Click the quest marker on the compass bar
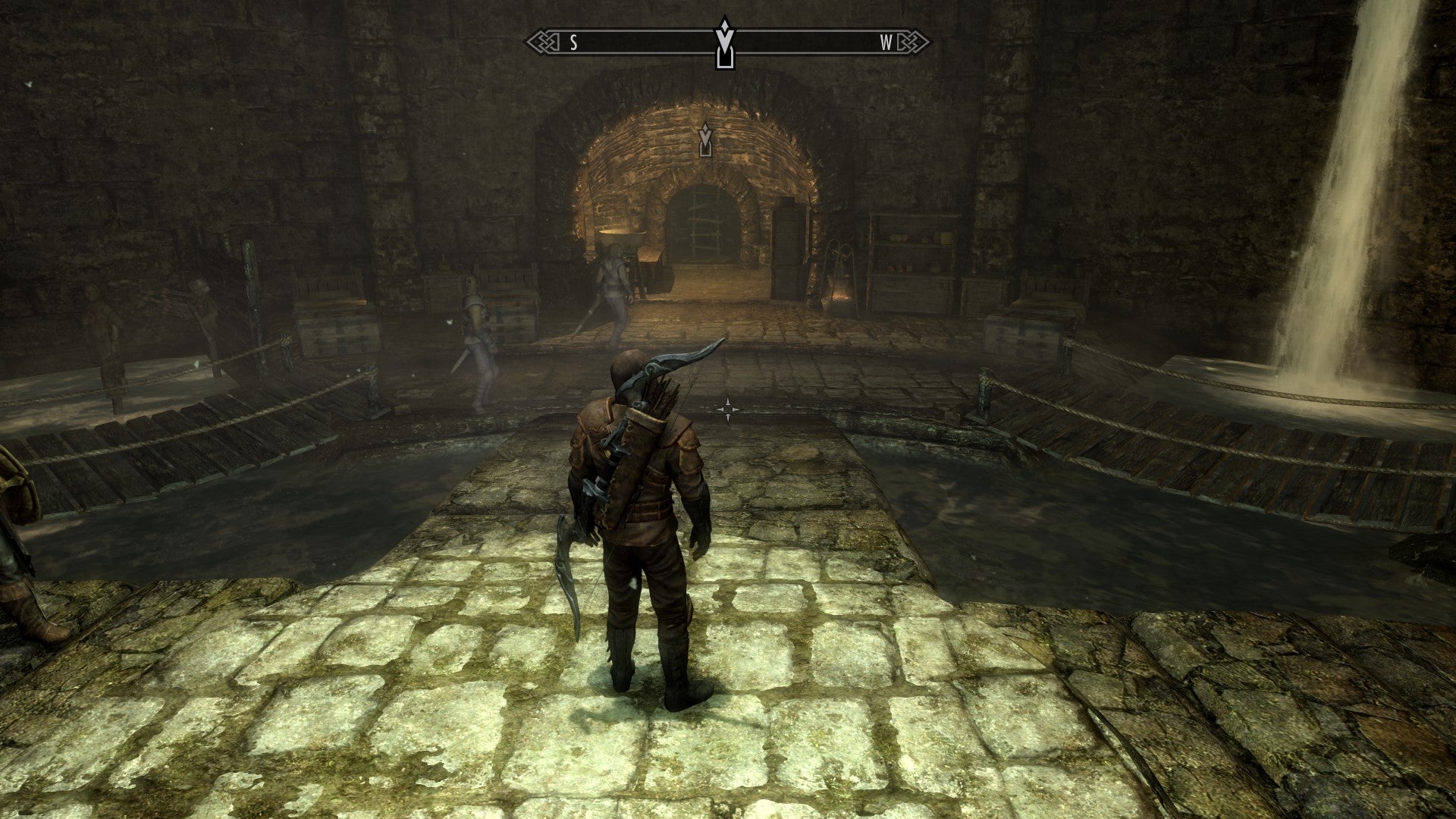This screenshot has width=1456, height=819. point(726,44)
